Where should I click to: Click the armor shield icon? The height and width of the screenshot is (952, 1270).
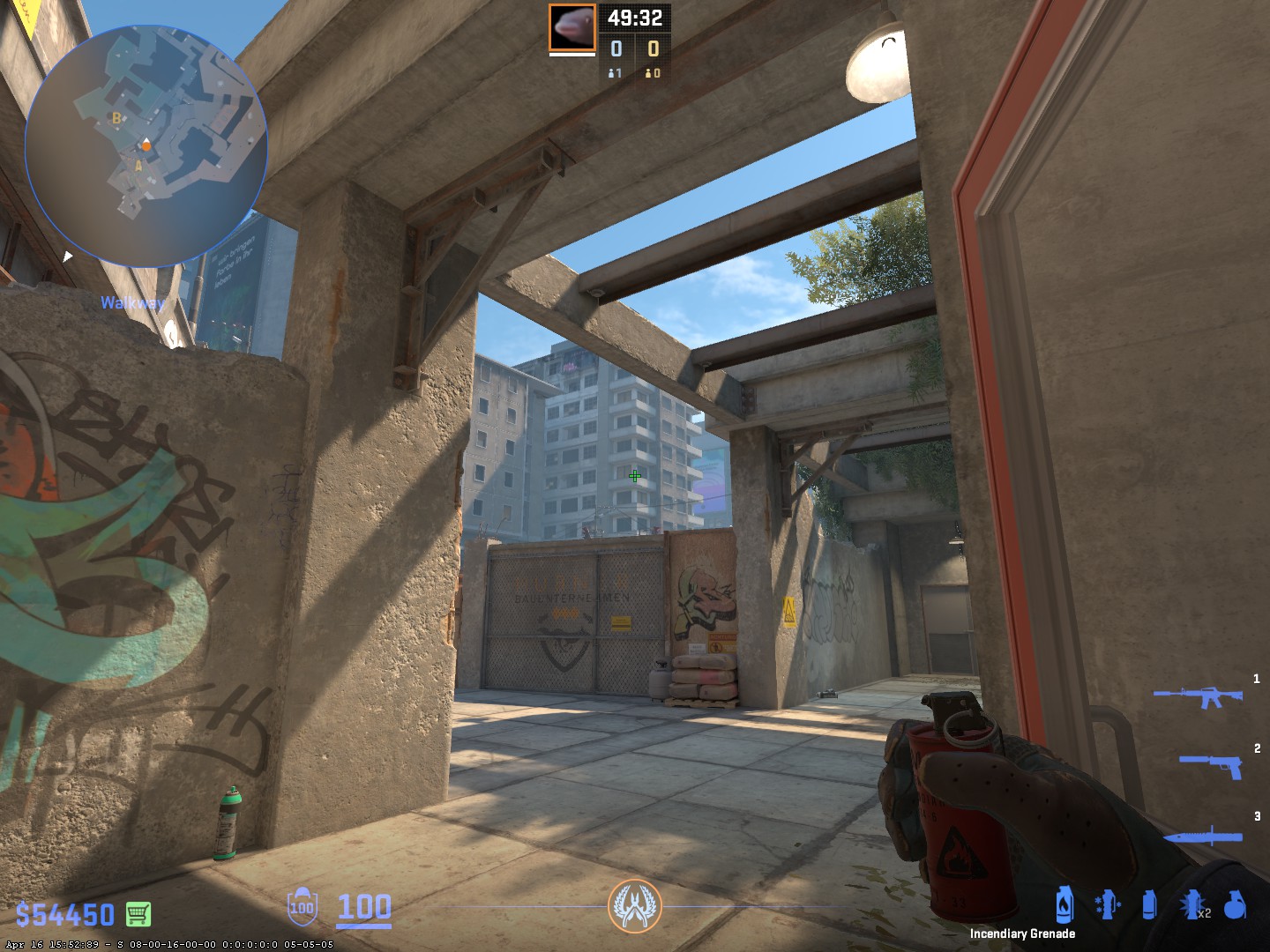coord(302,906)
